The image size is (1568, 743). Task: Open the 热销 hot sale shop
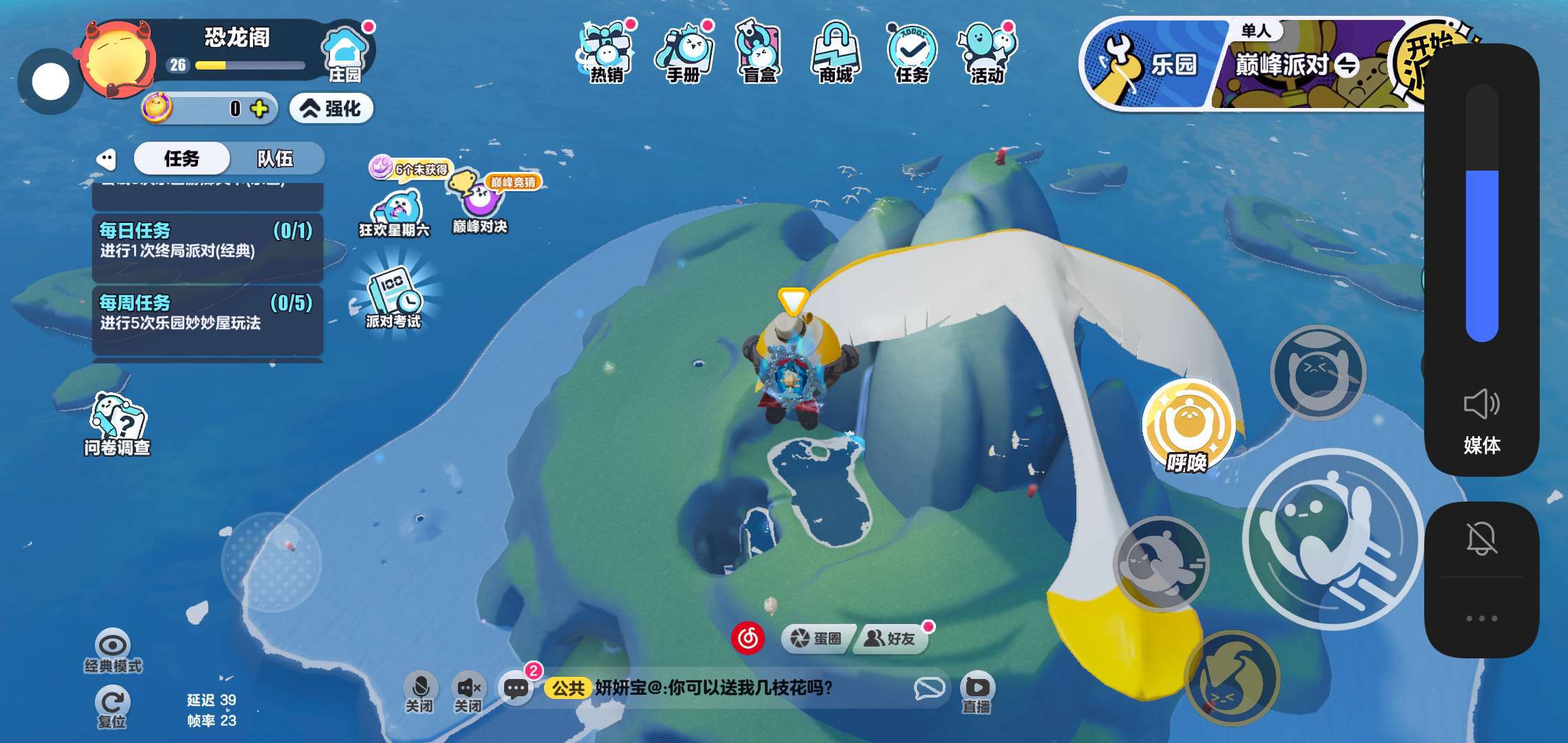pyautogui.click(x=606, y=53)
